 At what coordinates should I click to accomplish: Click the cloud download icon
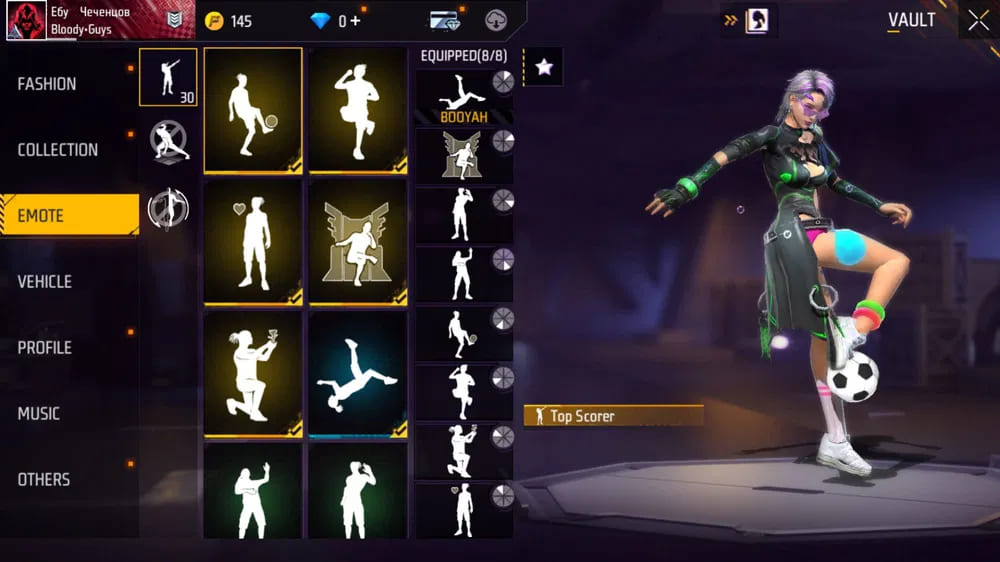pyautogui.click(x=496, y=21)
